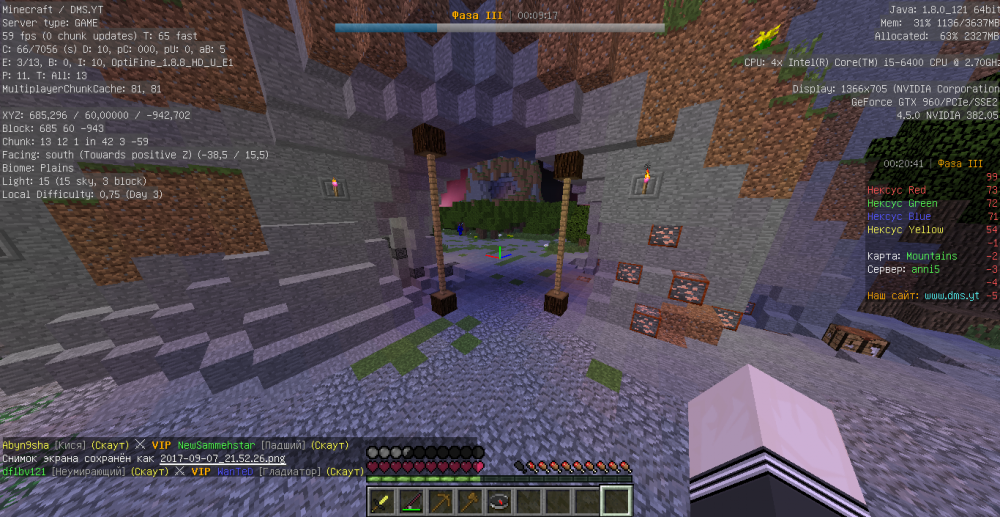Click the highlighted empty hotbar slot

616,501
